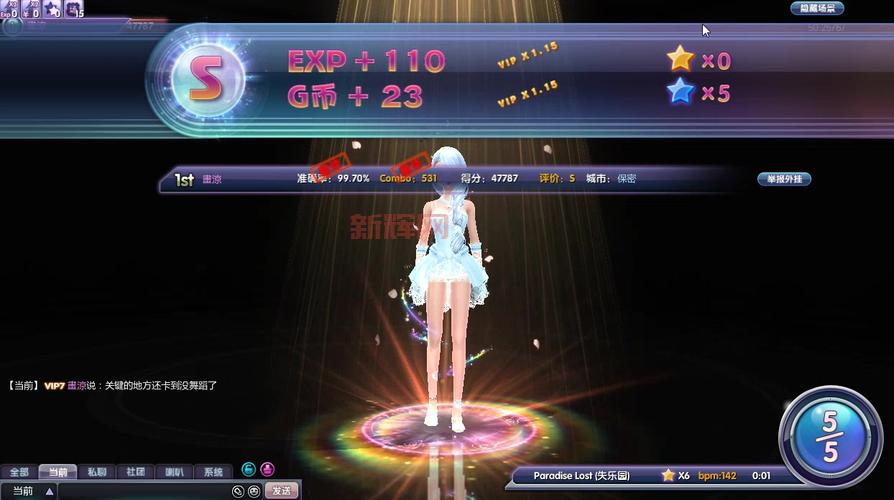894x500 pixels.
Task: Hide the scene with 隐藏场景 button
Action: click(817, 8)
